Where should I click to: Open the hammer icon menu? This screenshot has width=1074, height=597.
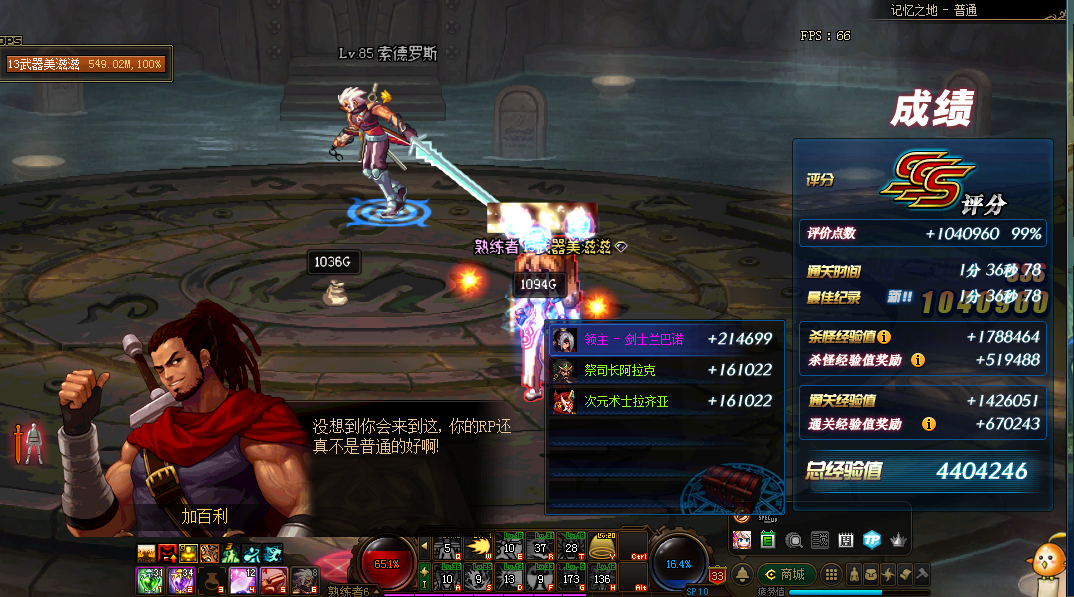click(x=921, y=574)
